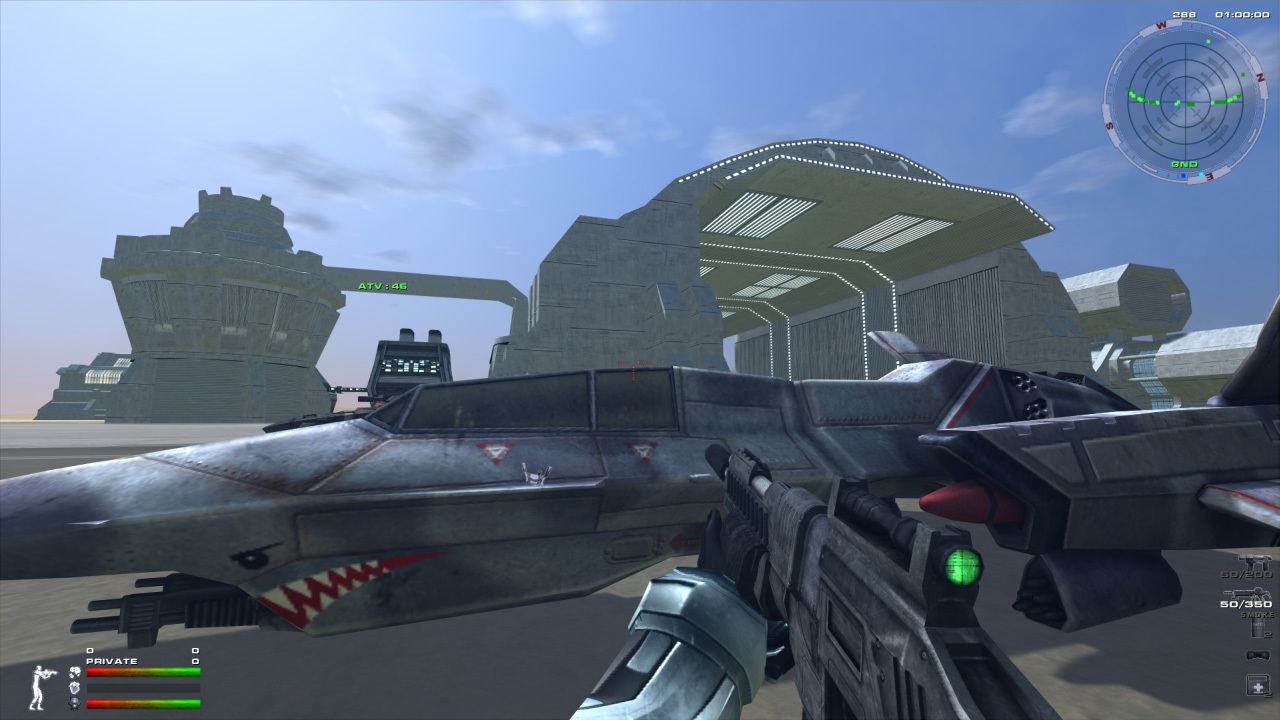This screenshot has width=1280, height=720.
Task: Click the gamepad controller icon in the inventory
Action: [x=1257, y=655]
